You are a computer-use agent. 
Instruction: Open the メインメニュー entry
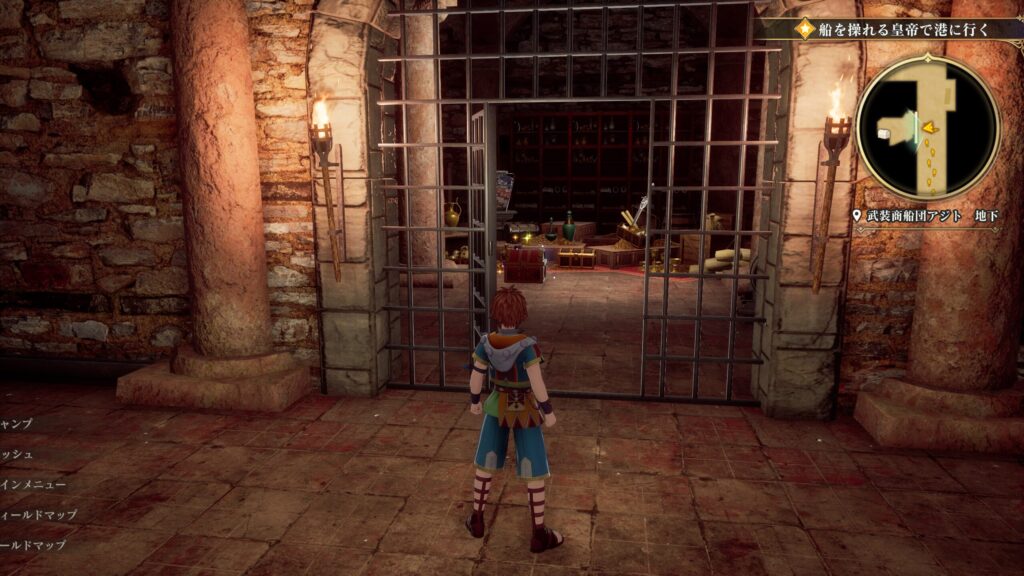[34, 484]
